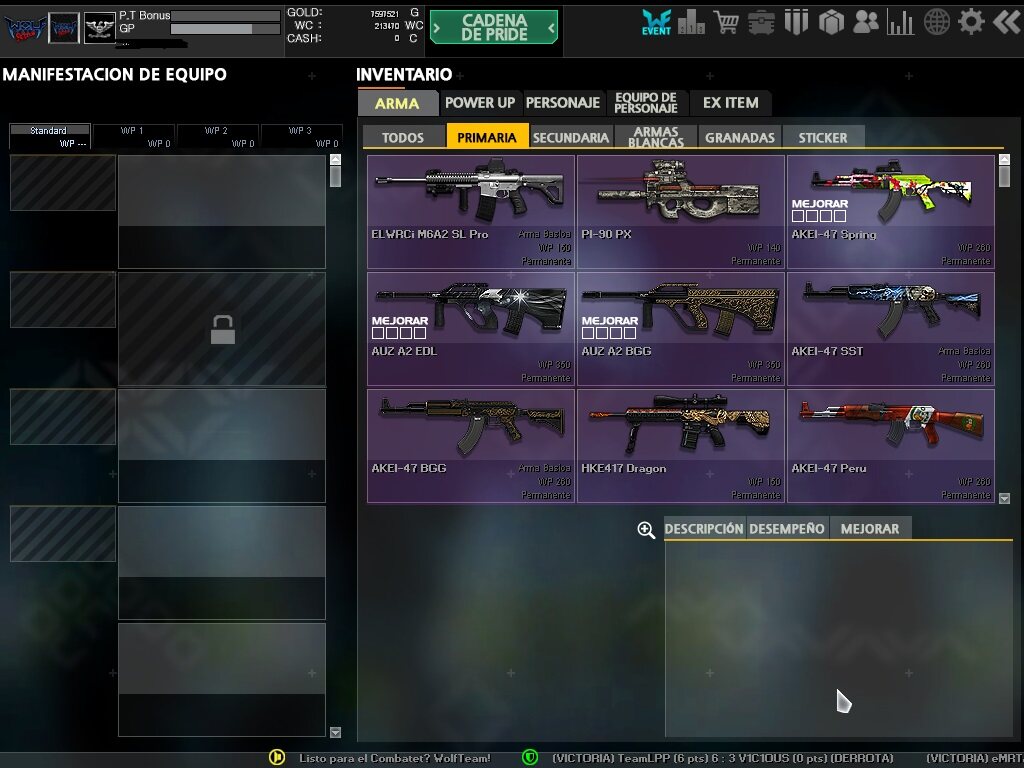This screenshot has height=768, width=1024.
Task: Select the Standard loadout tab
Action: tap(49, 131)
